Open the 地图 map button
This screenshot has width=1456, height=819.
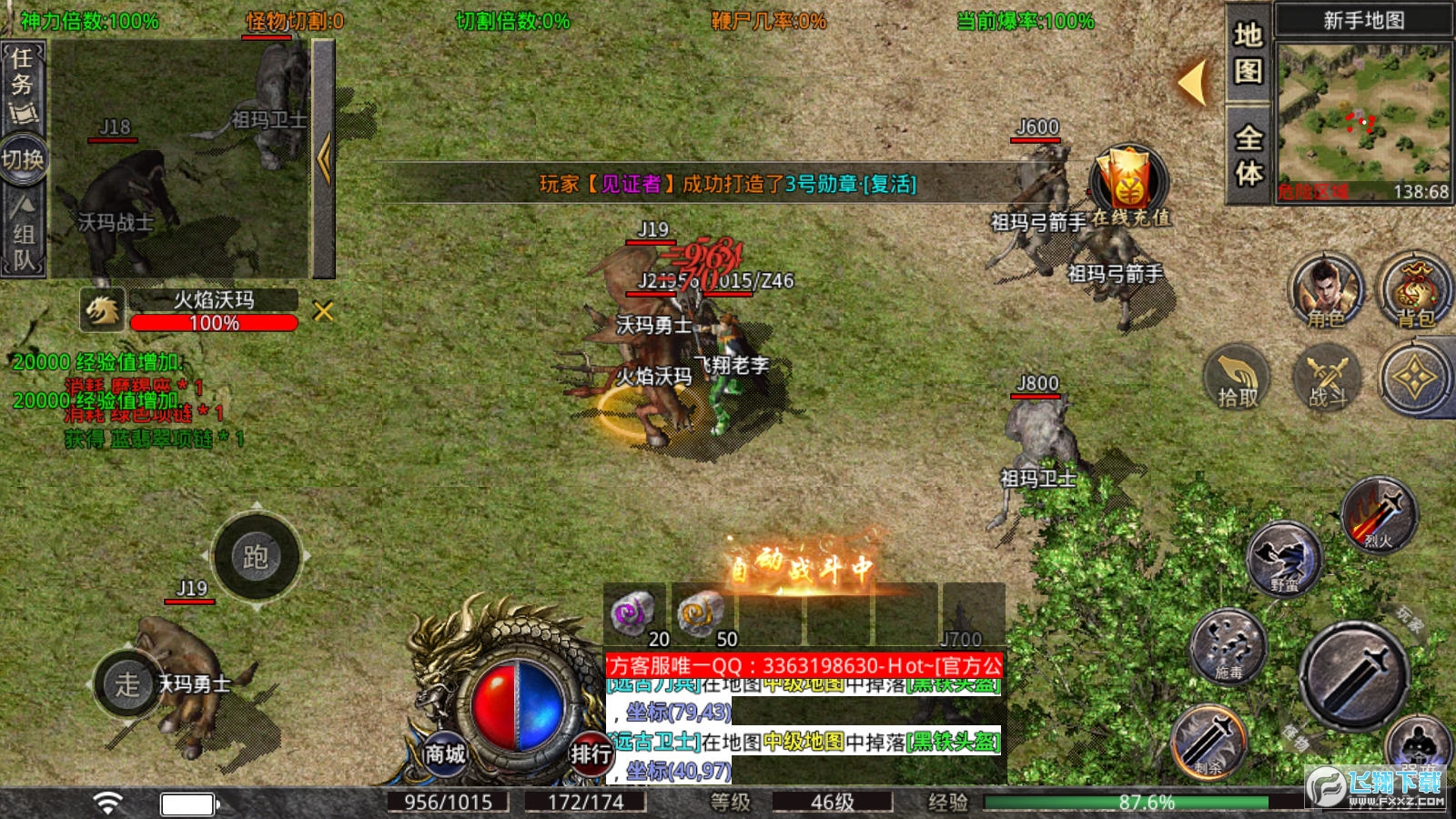coord(1248,53)
